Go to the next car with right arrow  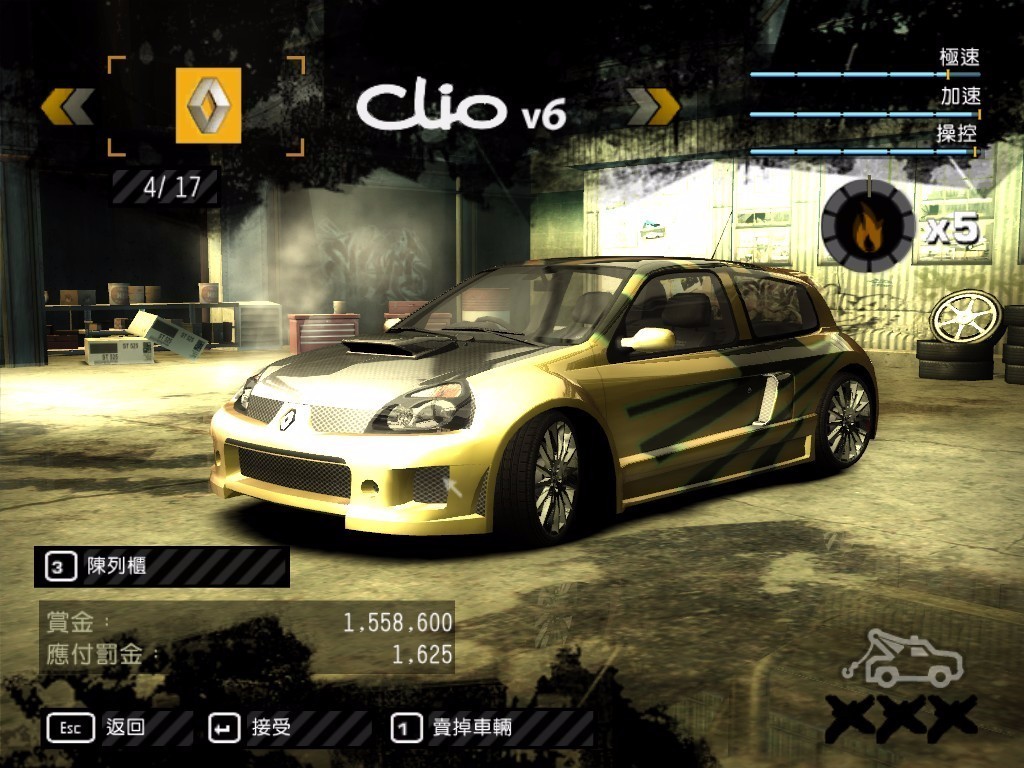click(x=653, y=106)
